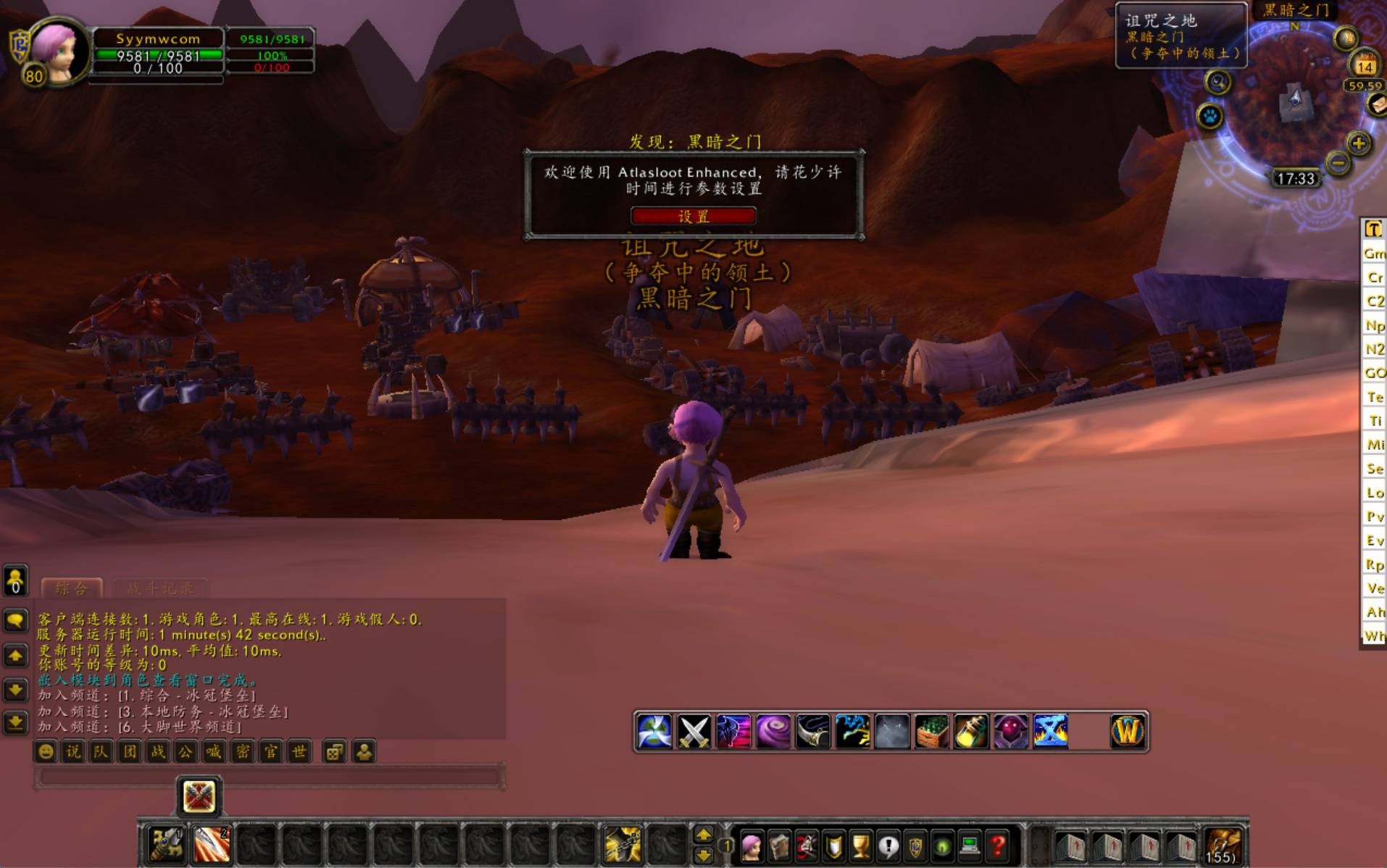Open the calendar showing day 14
The width and height of the screenshot is (1387, 868).
coord(1365,65)
